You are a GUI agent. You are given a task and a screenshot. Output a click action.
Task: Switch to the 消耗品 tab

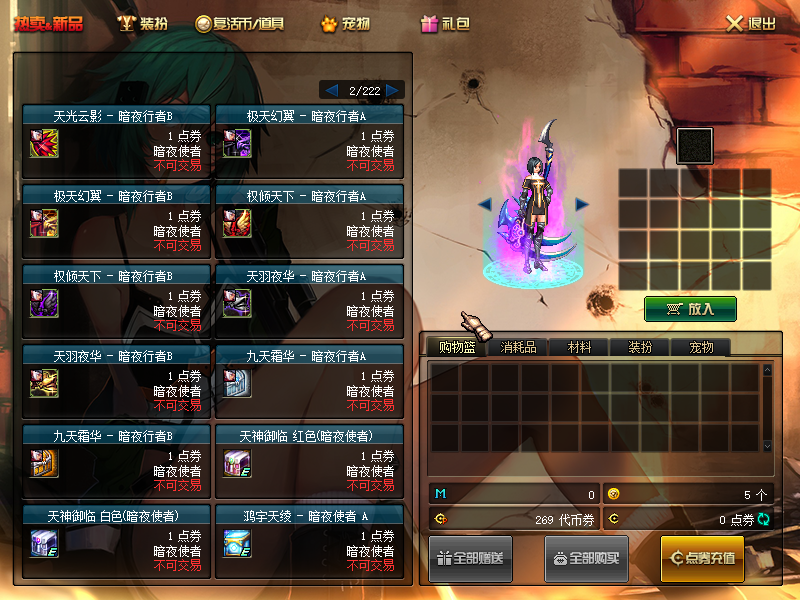518,347
